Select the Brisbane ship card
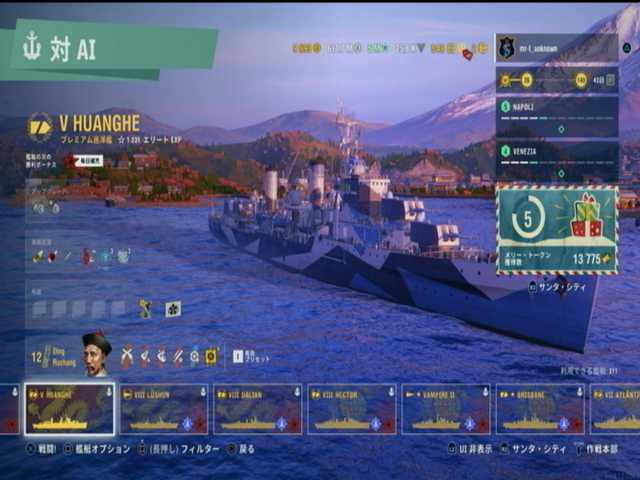 click(539, 409)
